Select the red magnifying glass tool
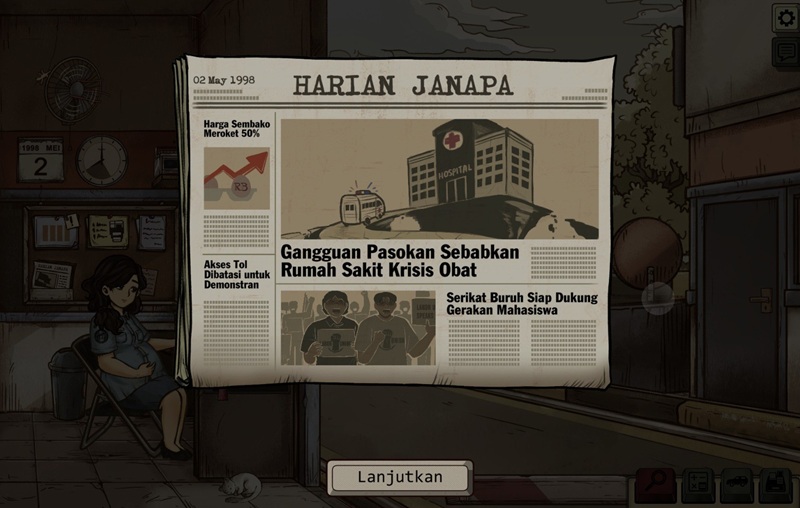This screenshot has height=508, width=800. coord(657,485)
